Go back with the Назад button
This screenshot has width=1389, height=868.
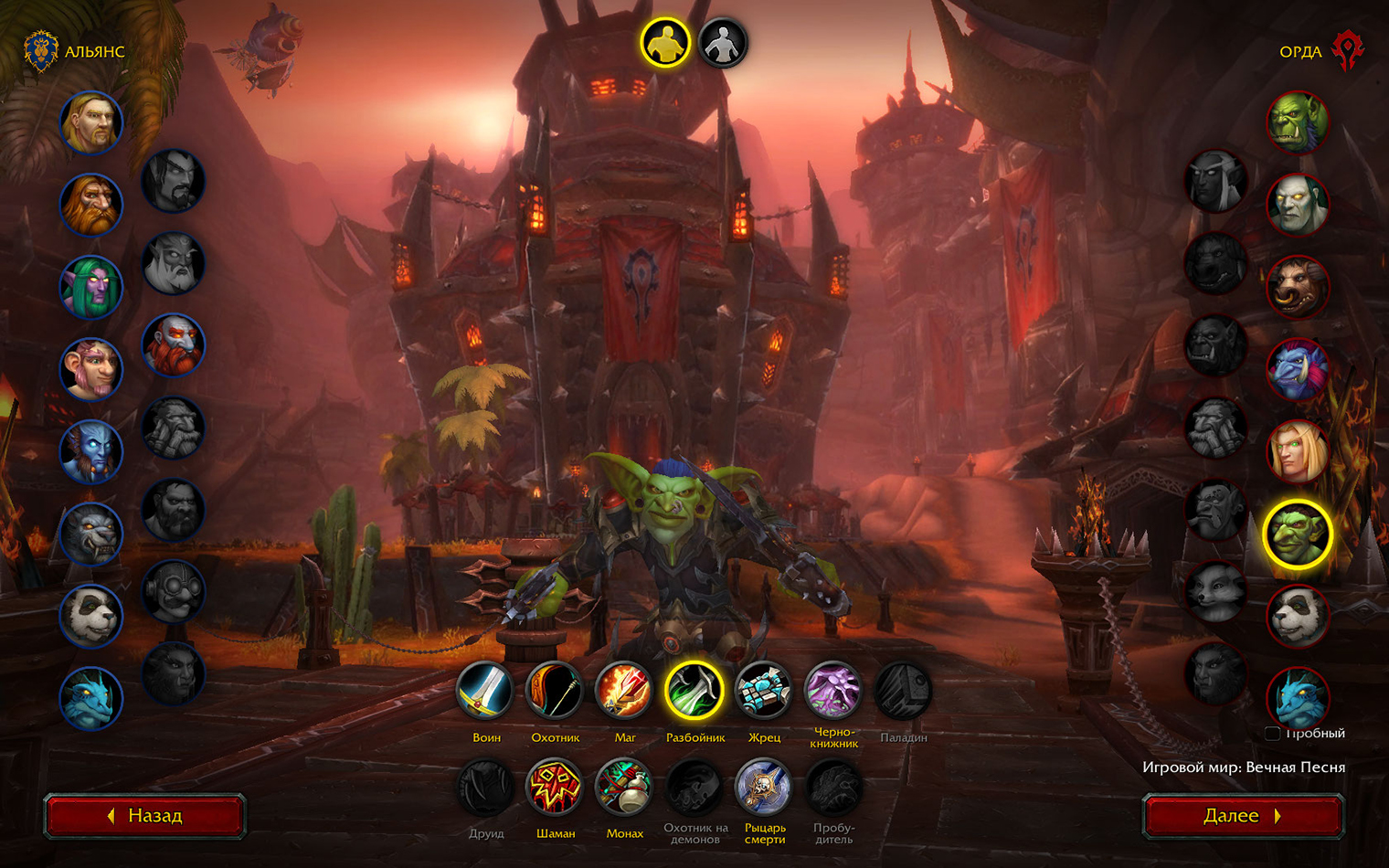[x=145, y=816]
